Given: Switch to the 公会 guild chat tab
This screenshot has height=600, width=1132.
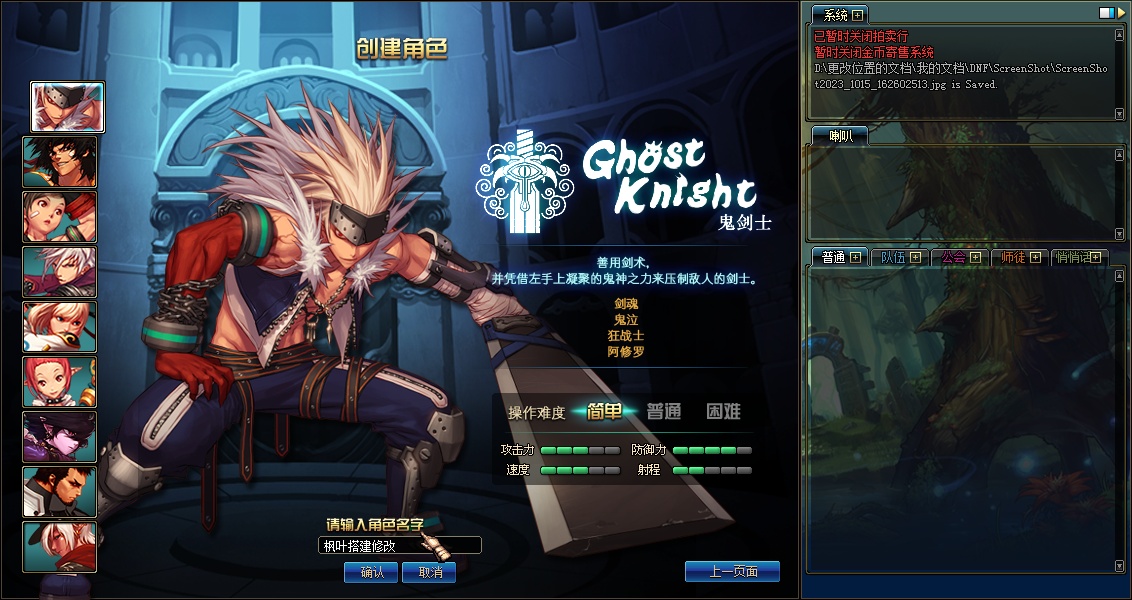Looking at the screenshot, I should coord(953,257).
